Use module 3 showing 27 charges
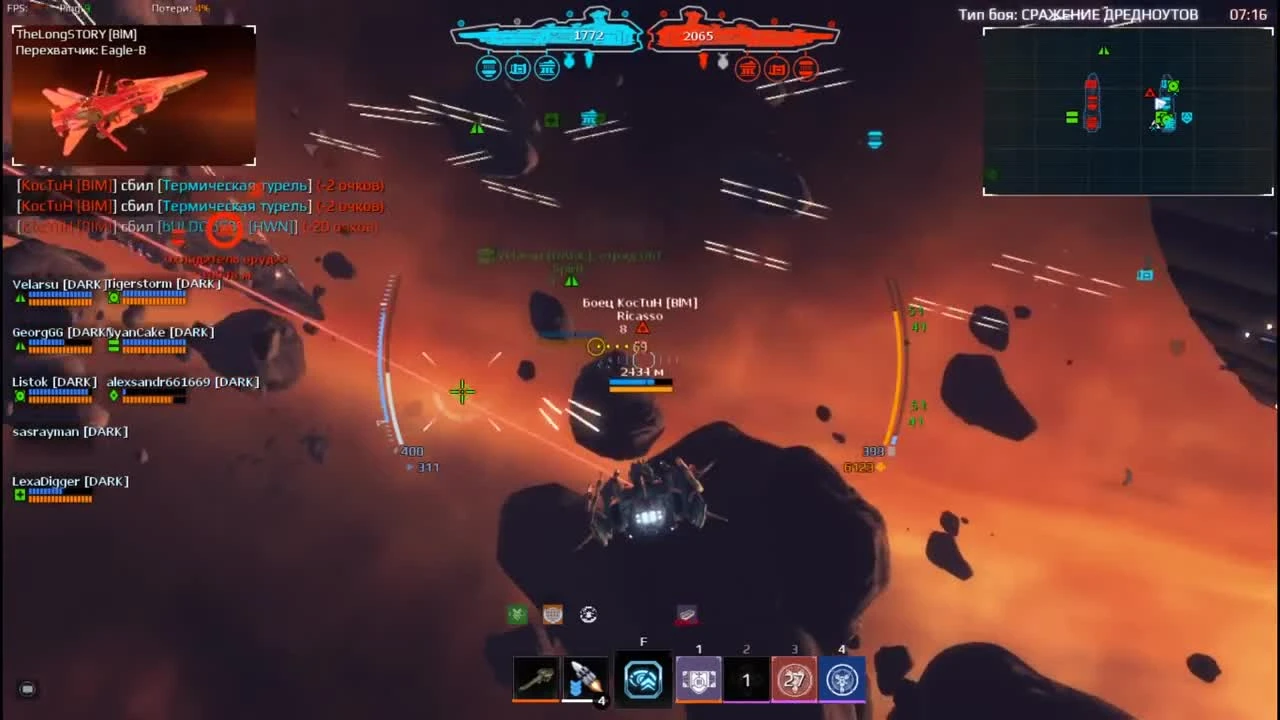The height and width of the screenshot is (720, 1280). pos(794,680)
